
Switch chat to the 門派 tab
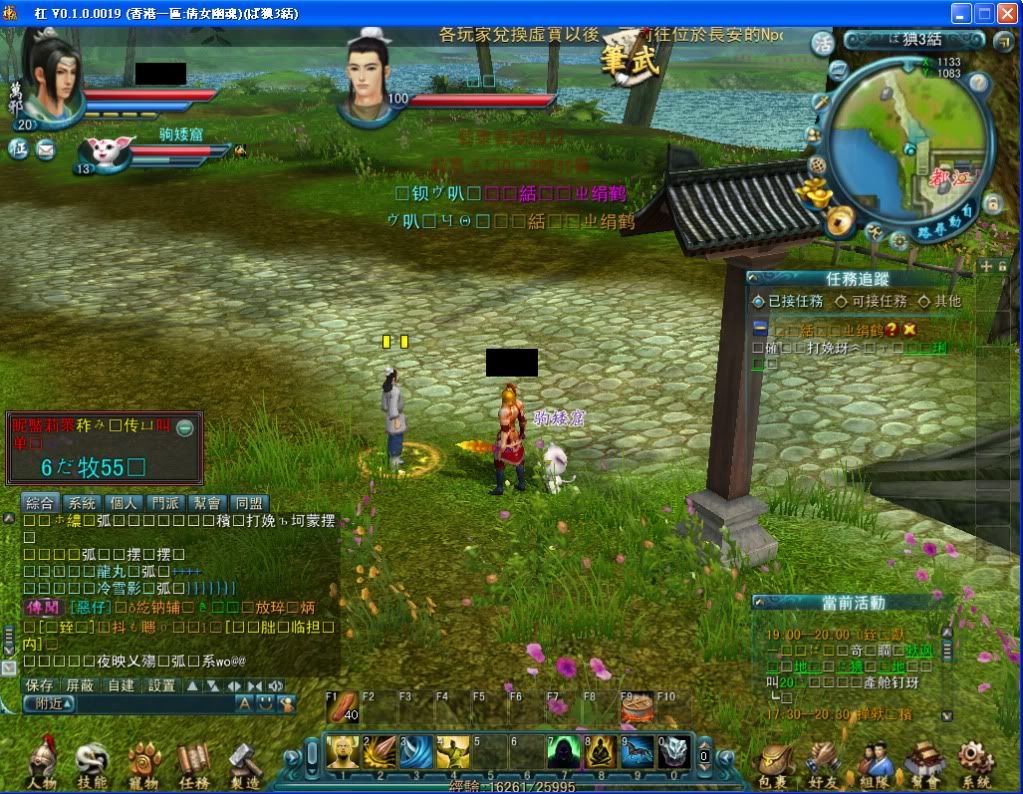[x=165, y=503]
